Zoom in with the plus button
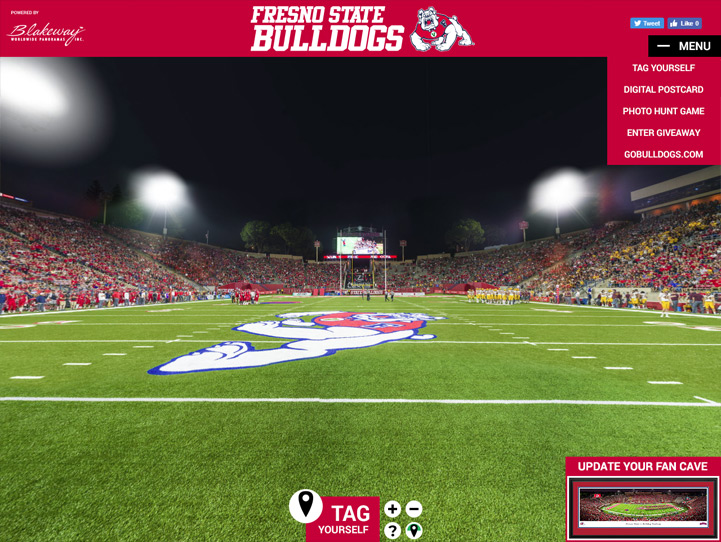 (393, 510)
